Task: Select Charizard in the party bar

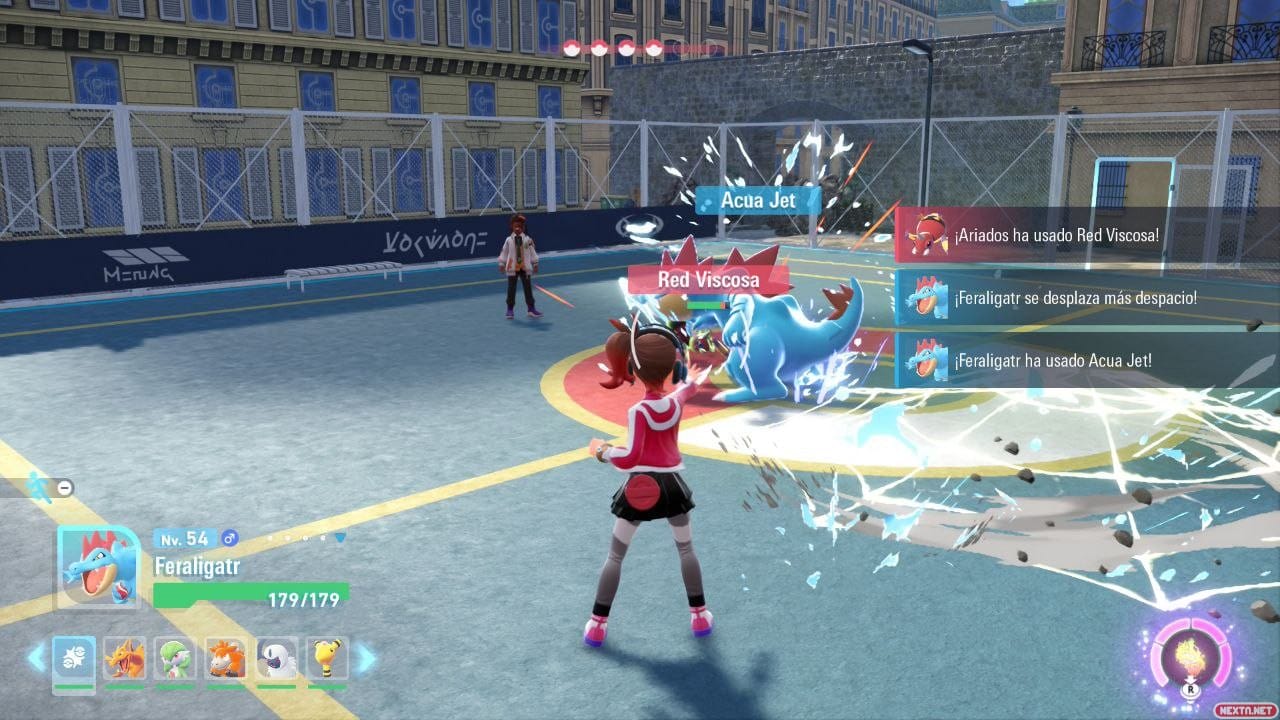Action: coord(125,658)
